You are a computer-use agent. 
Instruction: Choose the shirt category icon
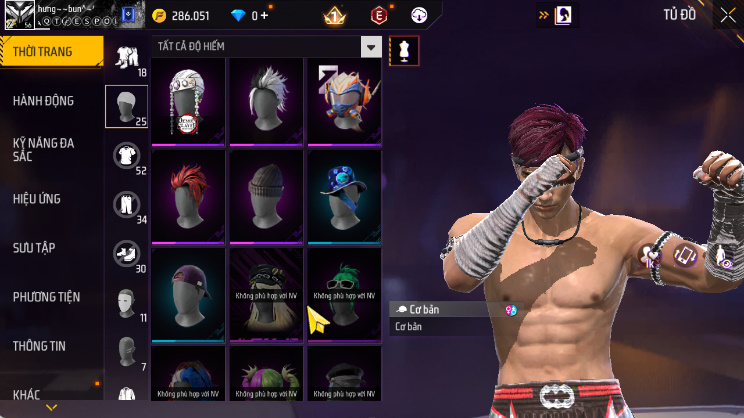[125, 154]
